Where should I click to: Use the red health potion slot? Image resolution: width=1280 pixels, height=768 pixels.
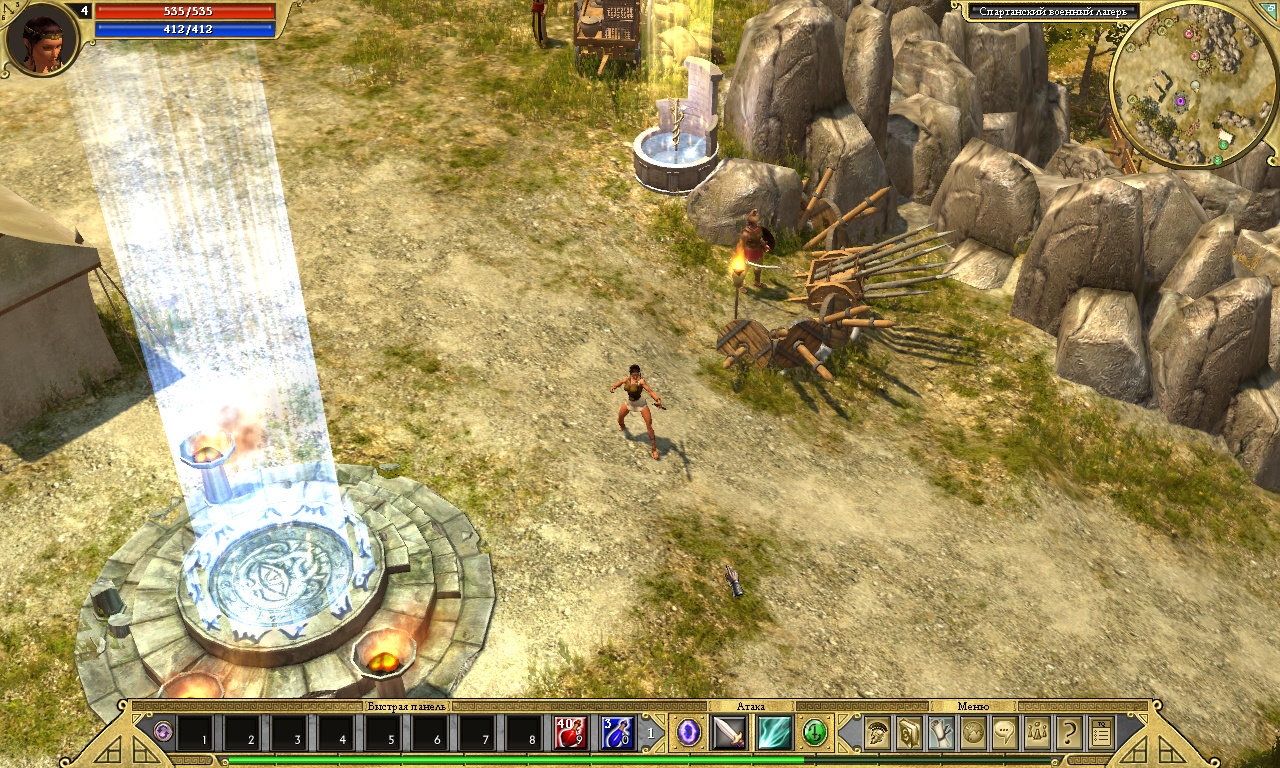571,733
